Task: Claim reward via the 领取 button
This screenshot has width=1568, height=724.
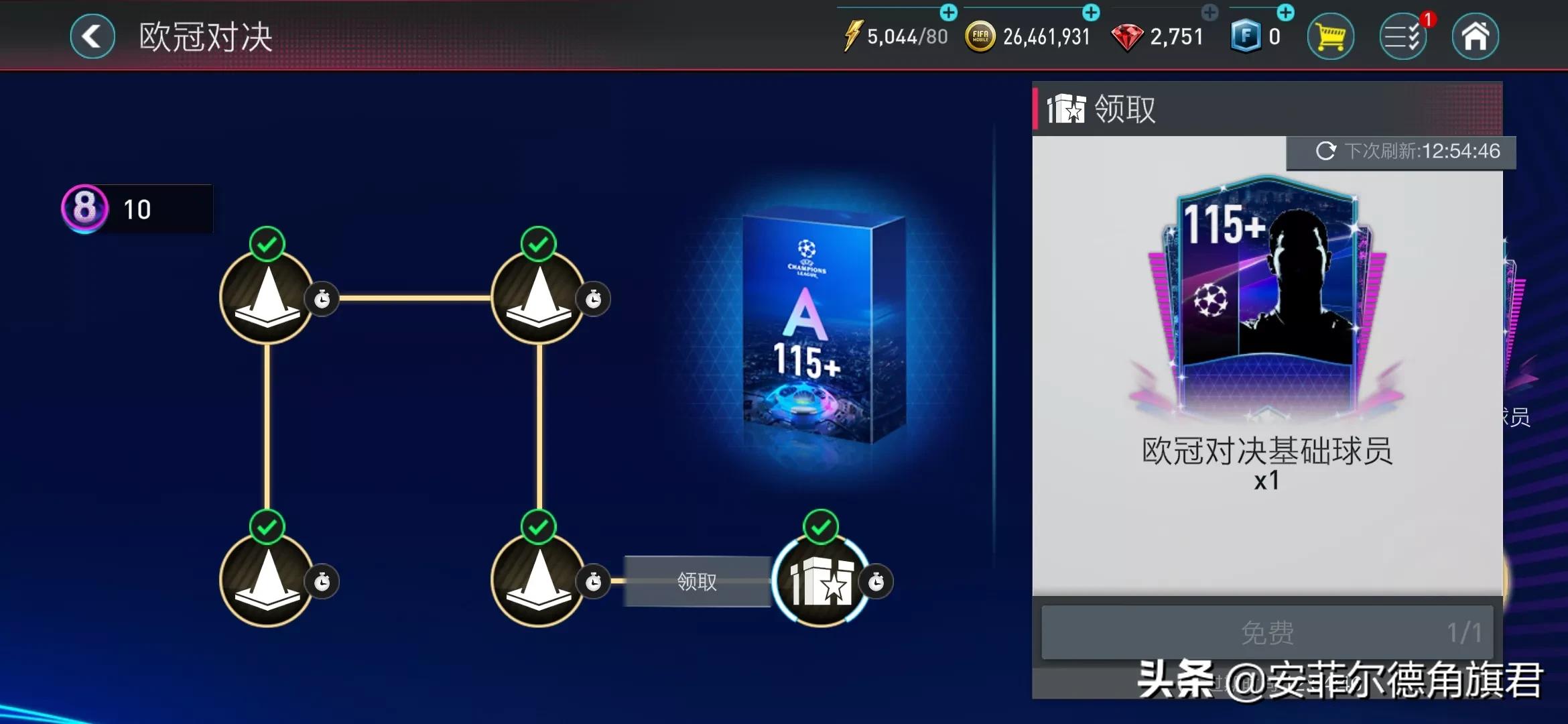Action: (x=698, y=582)
